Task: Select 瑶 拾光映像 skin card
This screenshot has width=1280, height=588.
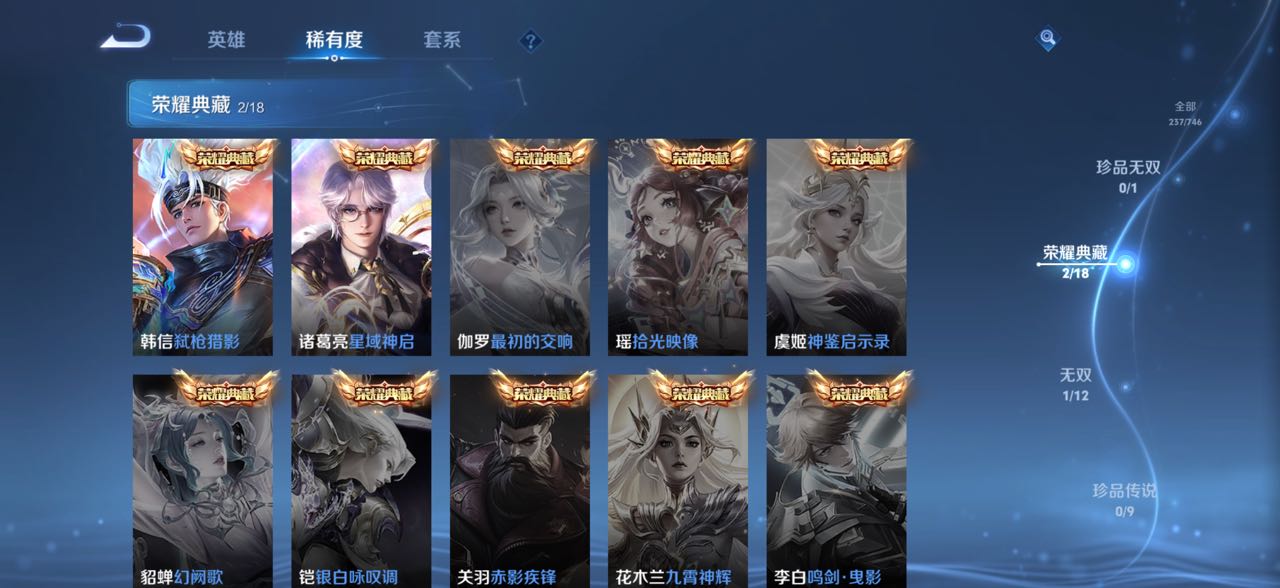Action: (x=678, y=248)
